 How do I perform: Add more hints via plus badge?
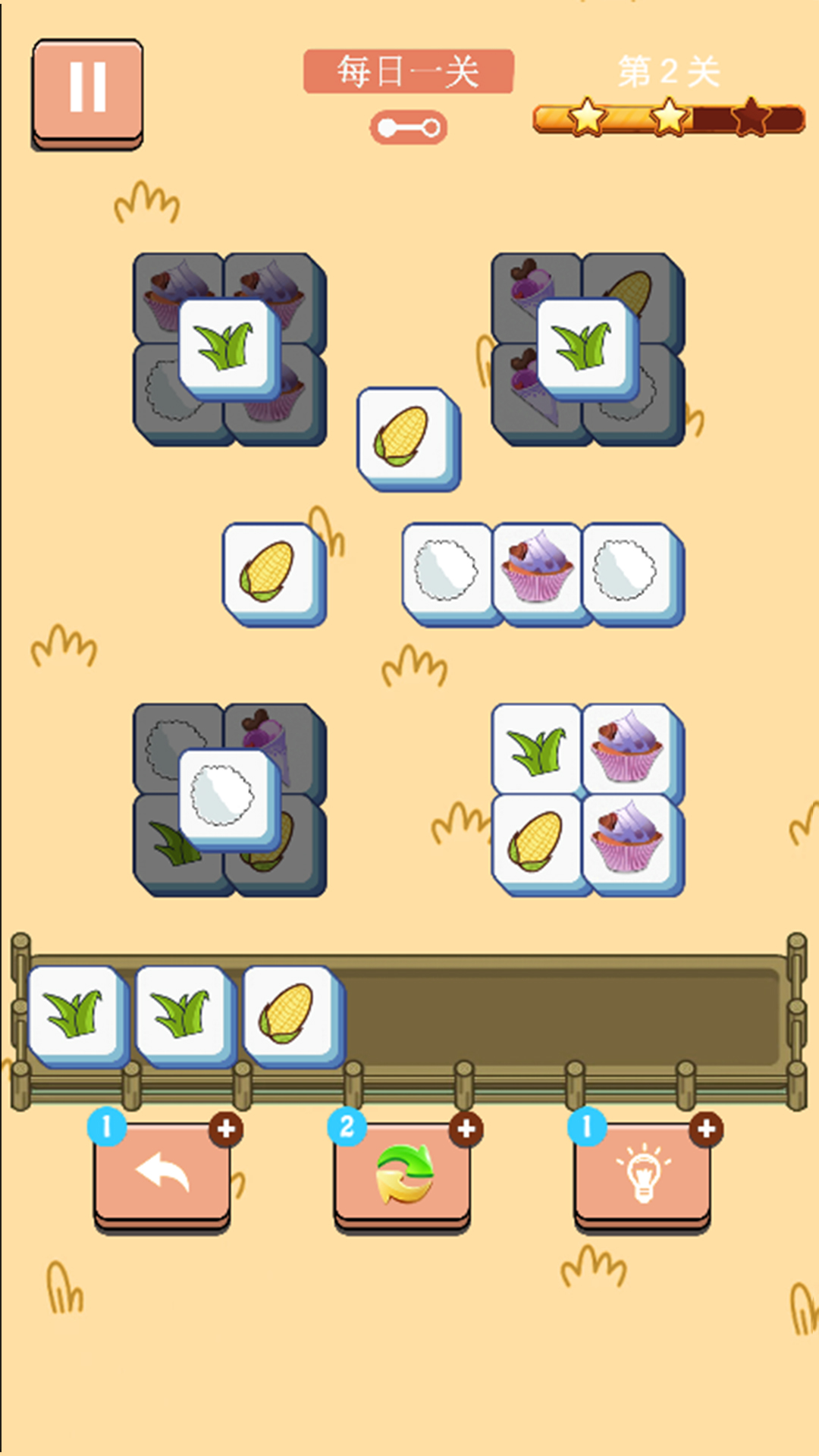click(x=706, y=1129)
